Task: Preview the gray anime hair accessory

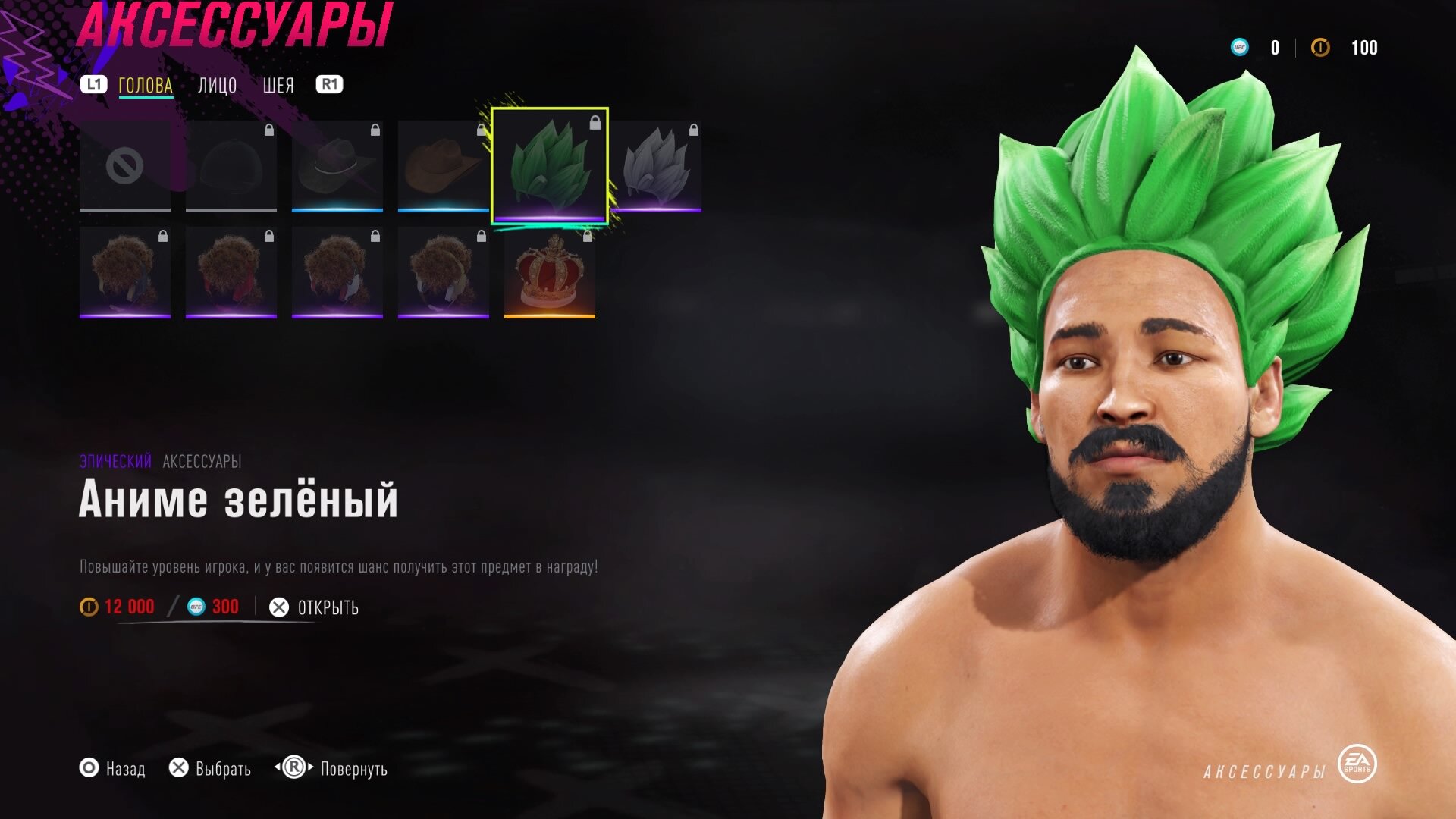Action: pos(656,166)
